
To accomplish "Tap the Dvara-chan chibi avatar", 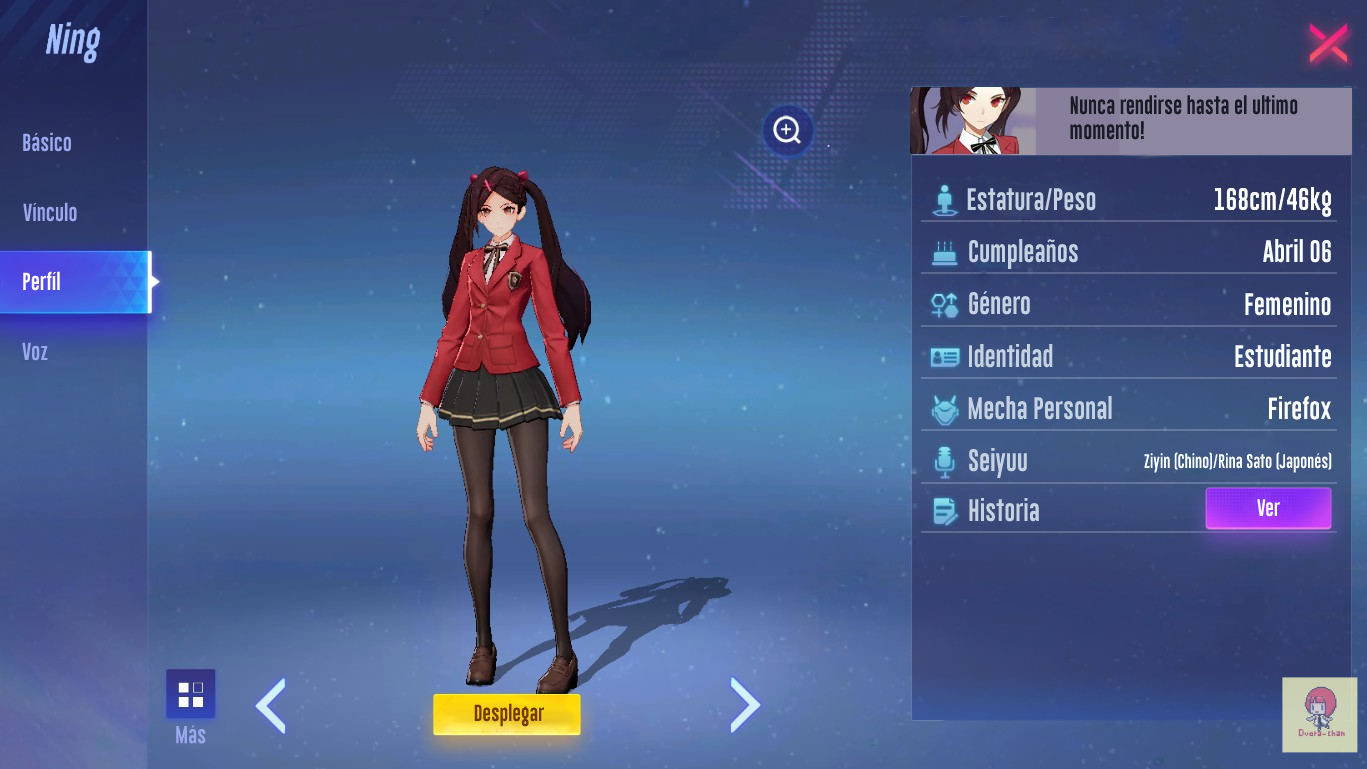I will point(1319,714).
